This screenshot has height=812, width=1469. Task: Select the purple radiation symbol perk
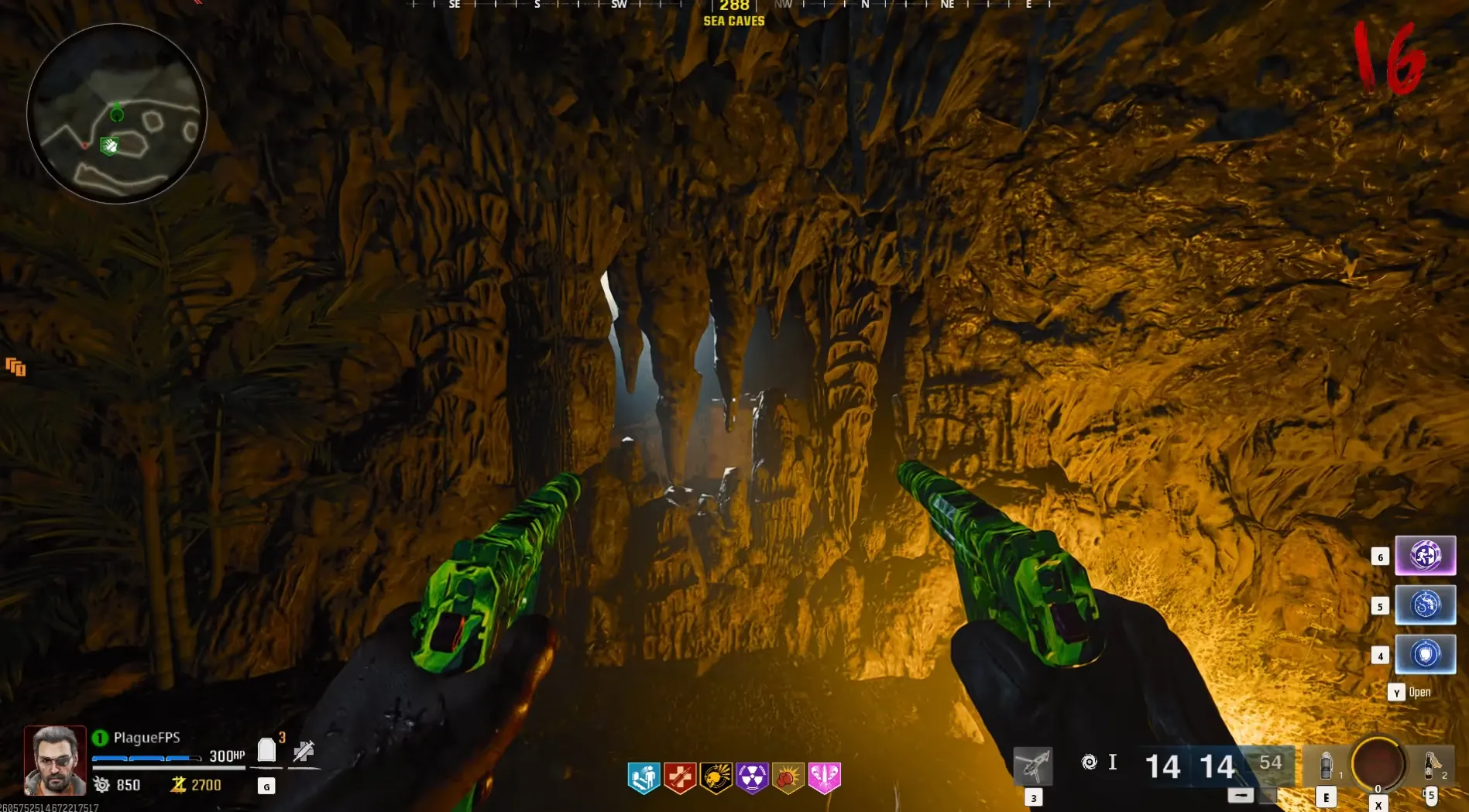coord(752,777)
